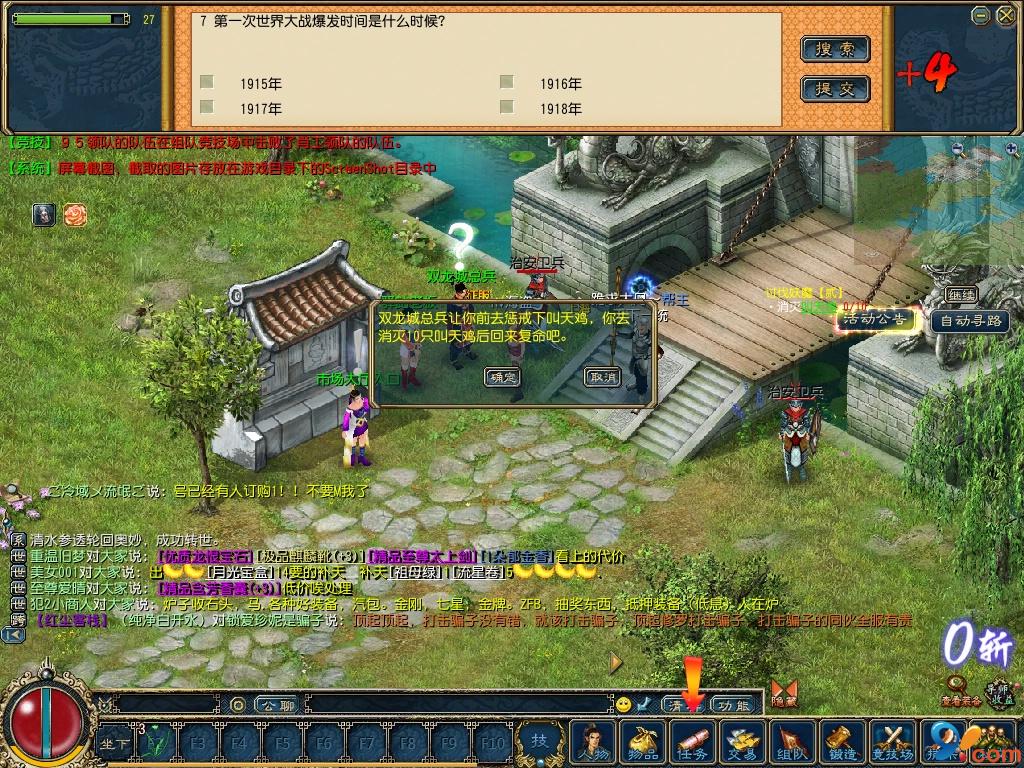1024x768 pixels.
Task: Tick the 1917年 answer option
Action: click(207, 106)
